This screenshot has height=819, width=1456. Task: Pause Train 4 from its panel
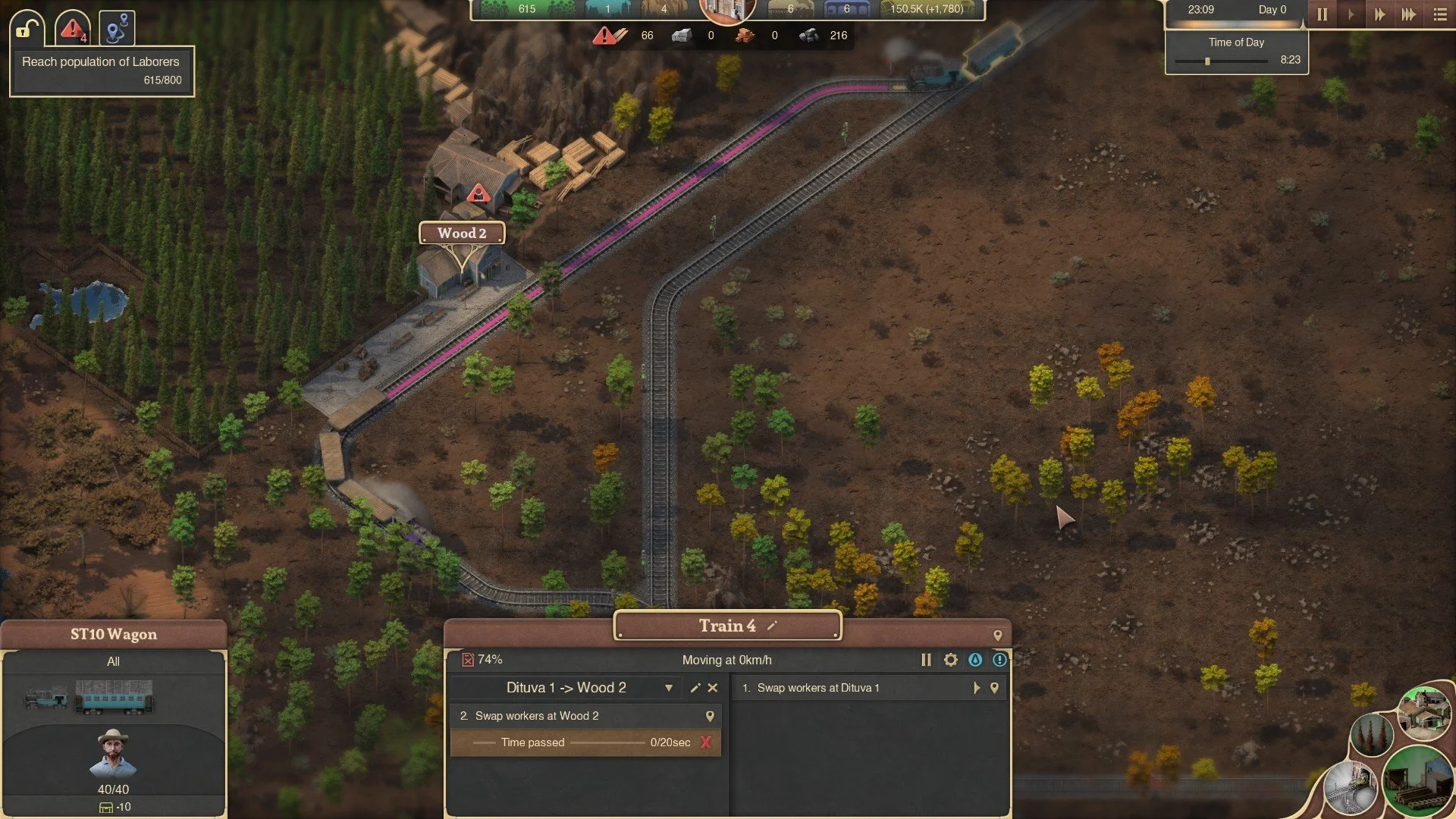(926, 660)
